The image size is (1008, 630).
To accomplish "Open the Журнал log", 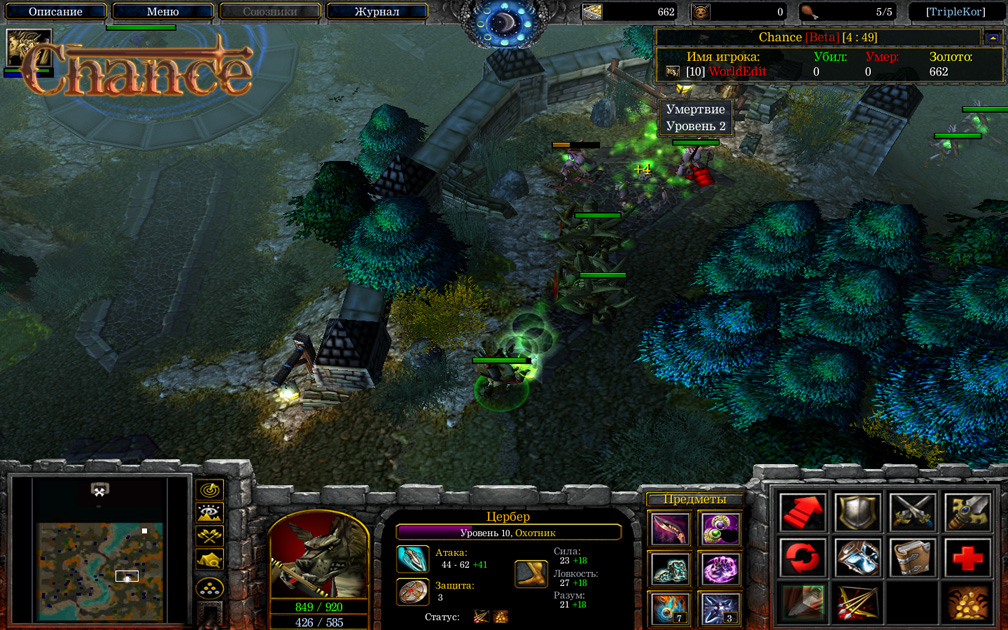I will (x=377, y=12).
